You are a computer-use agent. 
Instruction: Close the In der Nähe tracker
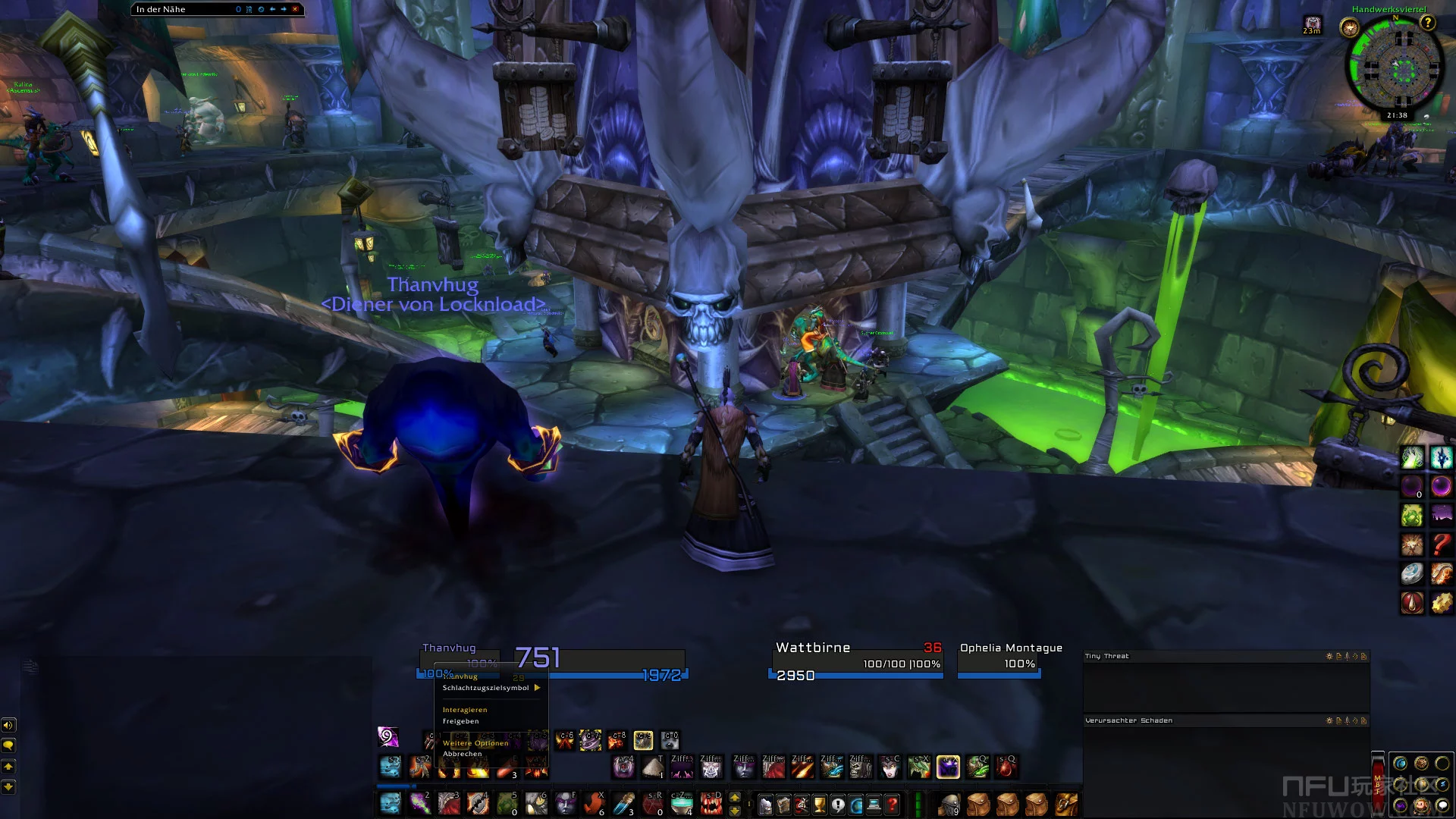pyautogui.click(x=295, y=9)
